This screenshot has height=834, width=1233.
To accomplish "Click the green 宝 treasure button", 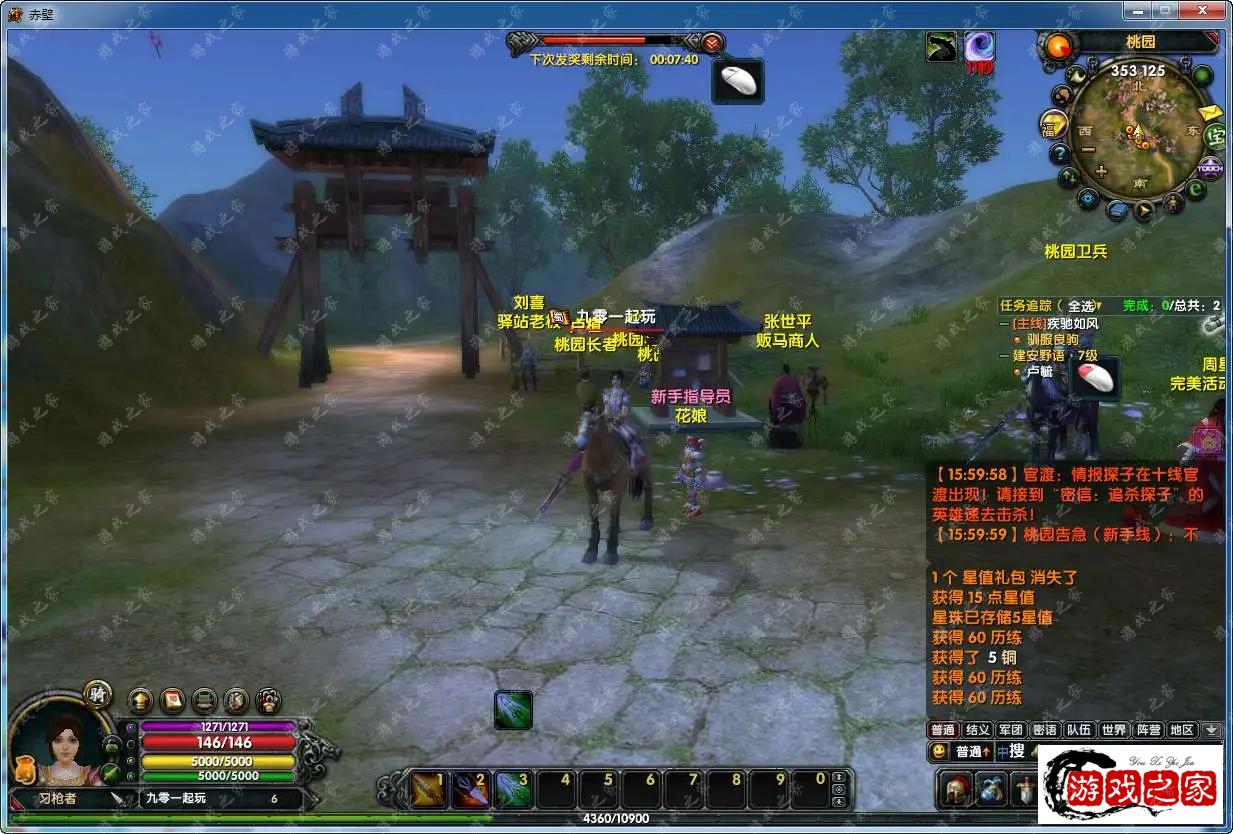I will click(1215, 137).
